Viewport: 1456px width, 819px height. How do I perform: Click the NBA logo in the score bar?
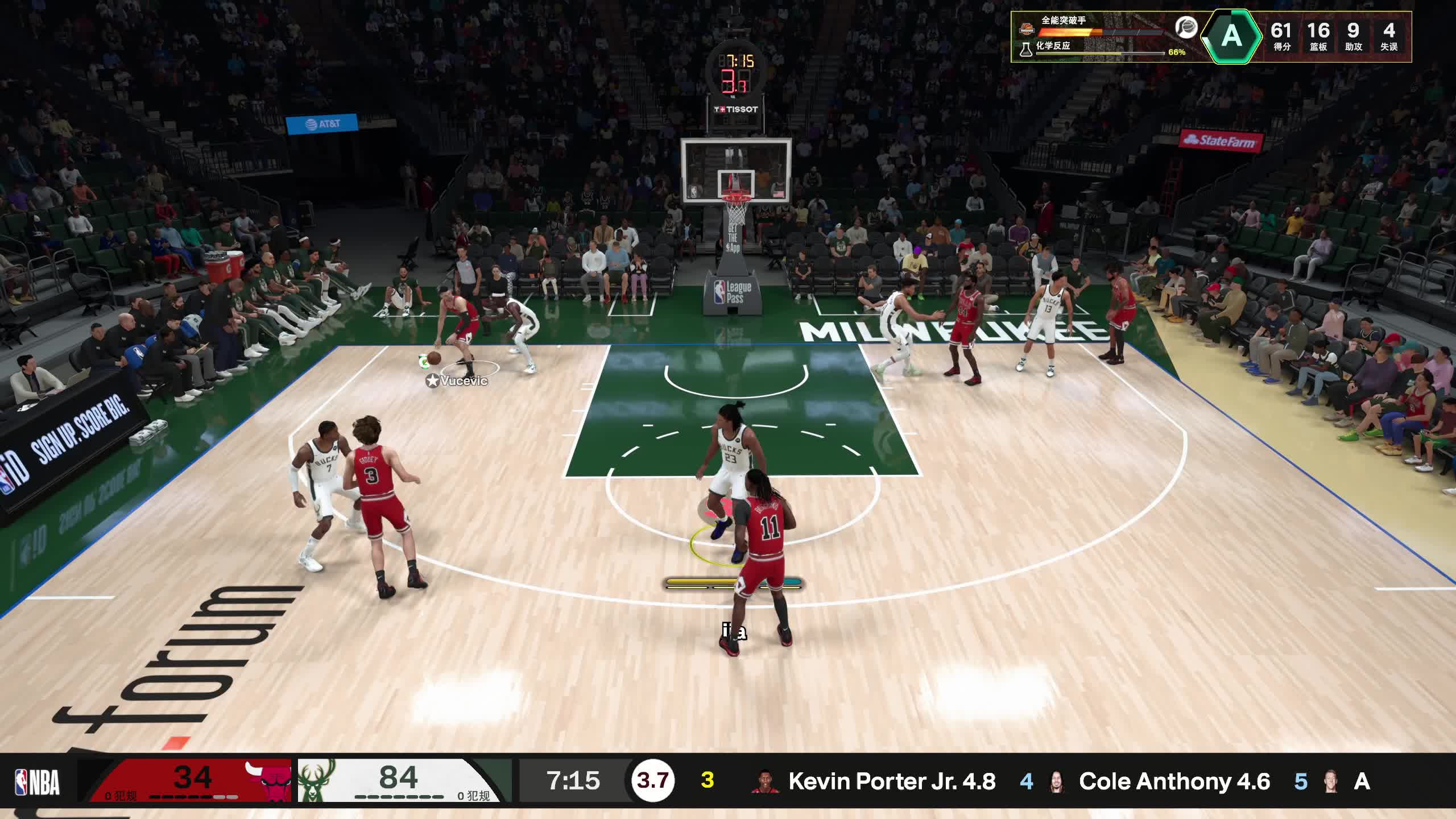coord(38,782)
